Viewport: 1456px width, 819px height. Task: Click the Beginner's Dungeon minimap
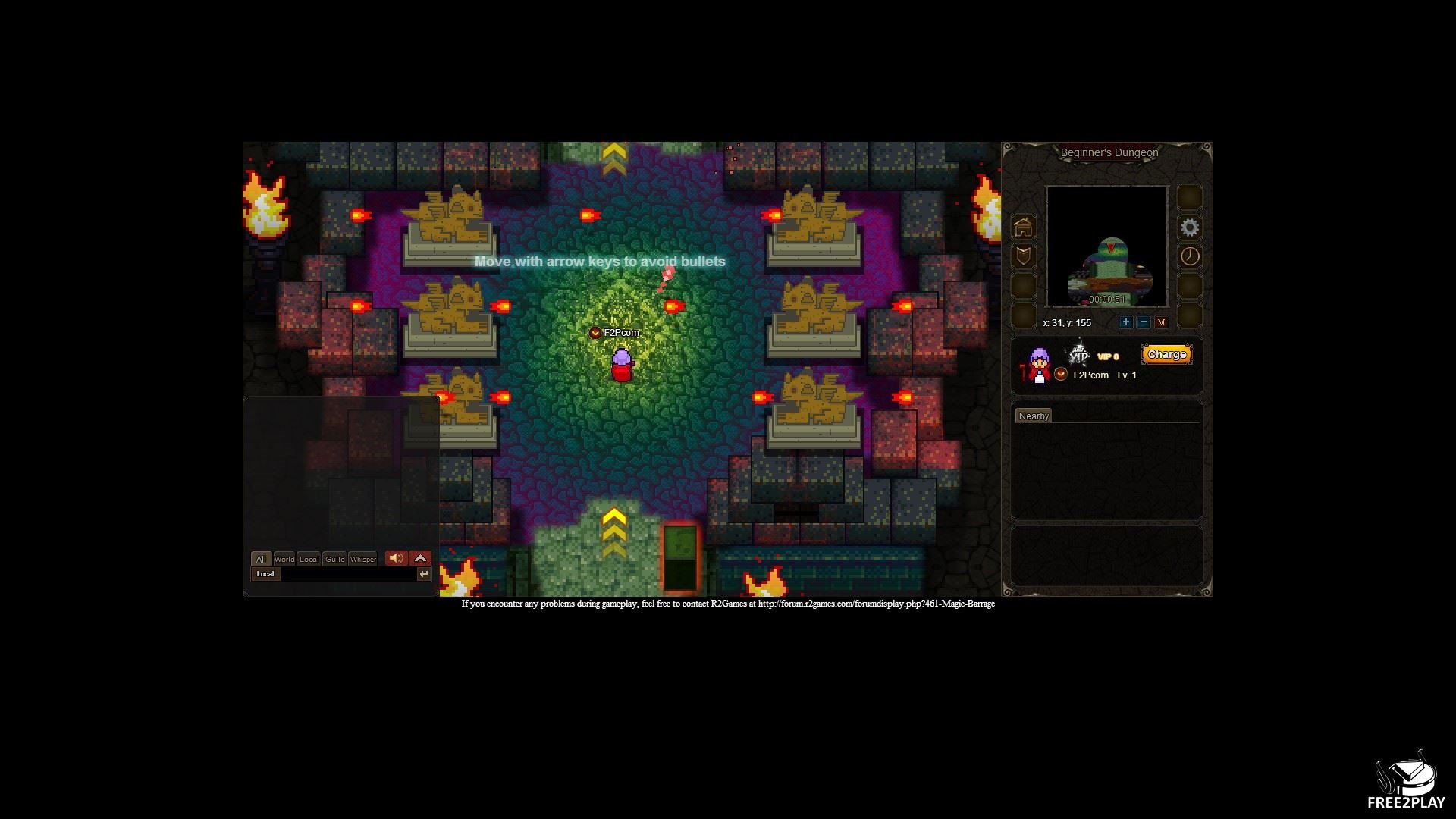coord(1106,246)
